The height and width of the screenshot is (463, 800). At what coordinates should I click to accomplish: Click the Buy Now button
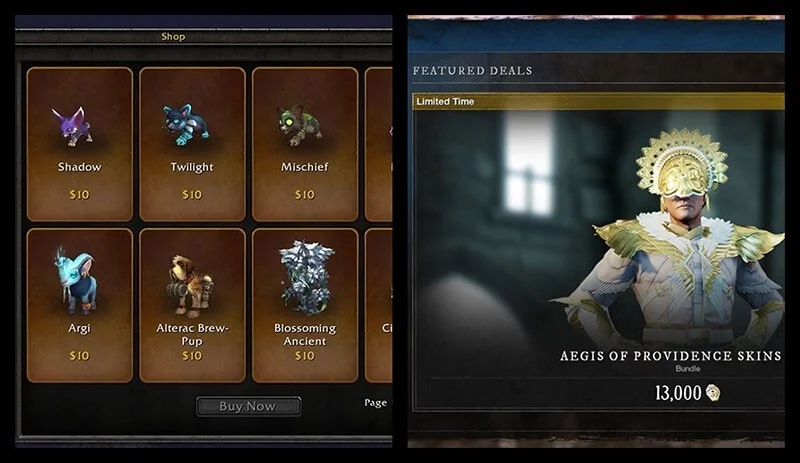point(248,406)
